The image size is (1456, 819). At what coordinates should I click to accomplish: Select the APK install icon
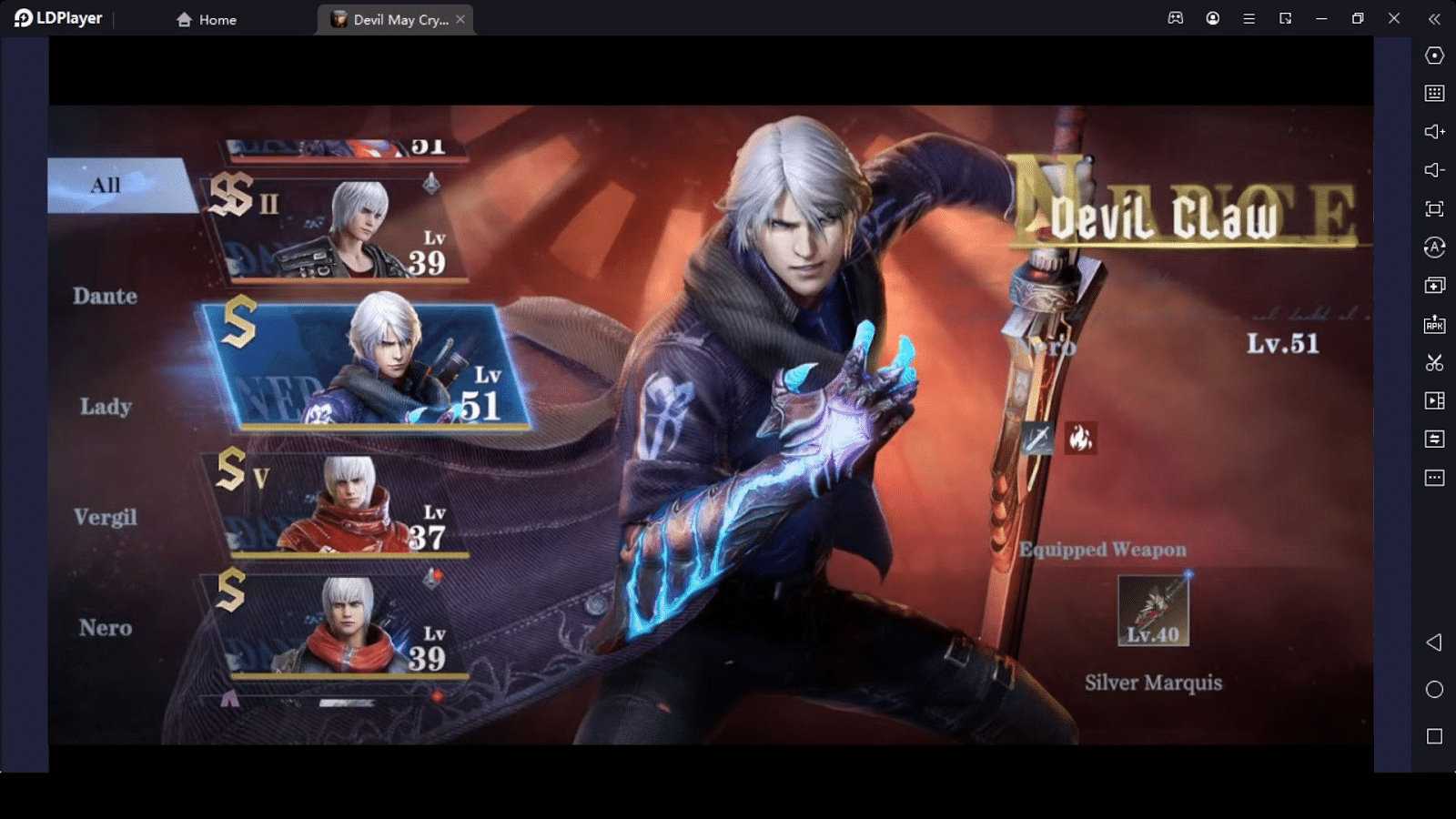pos(1433,323)
